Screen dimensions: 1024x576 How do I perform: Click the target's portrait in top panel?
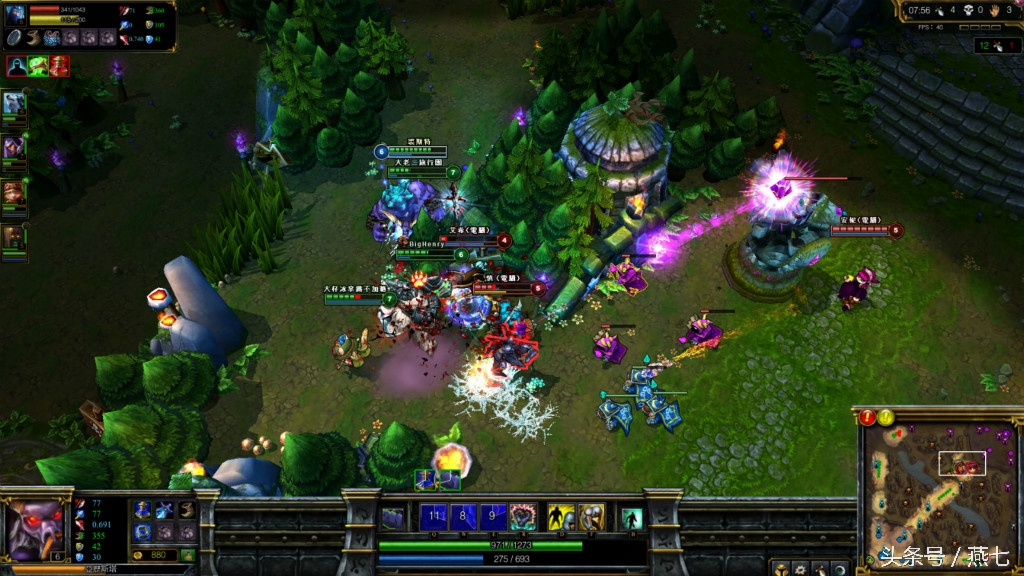16,14
